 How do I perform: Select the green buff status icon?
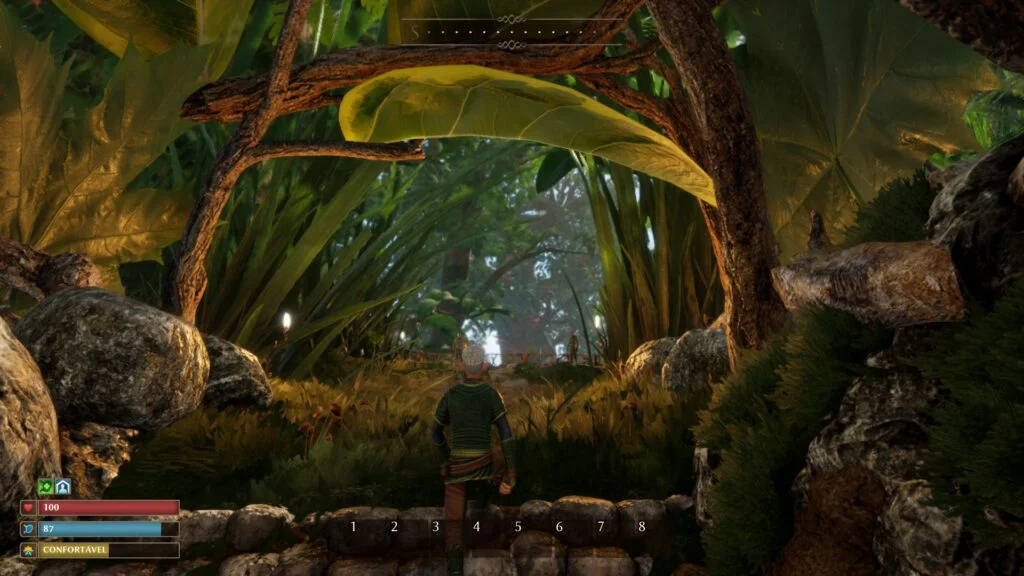tap(45, 486)
